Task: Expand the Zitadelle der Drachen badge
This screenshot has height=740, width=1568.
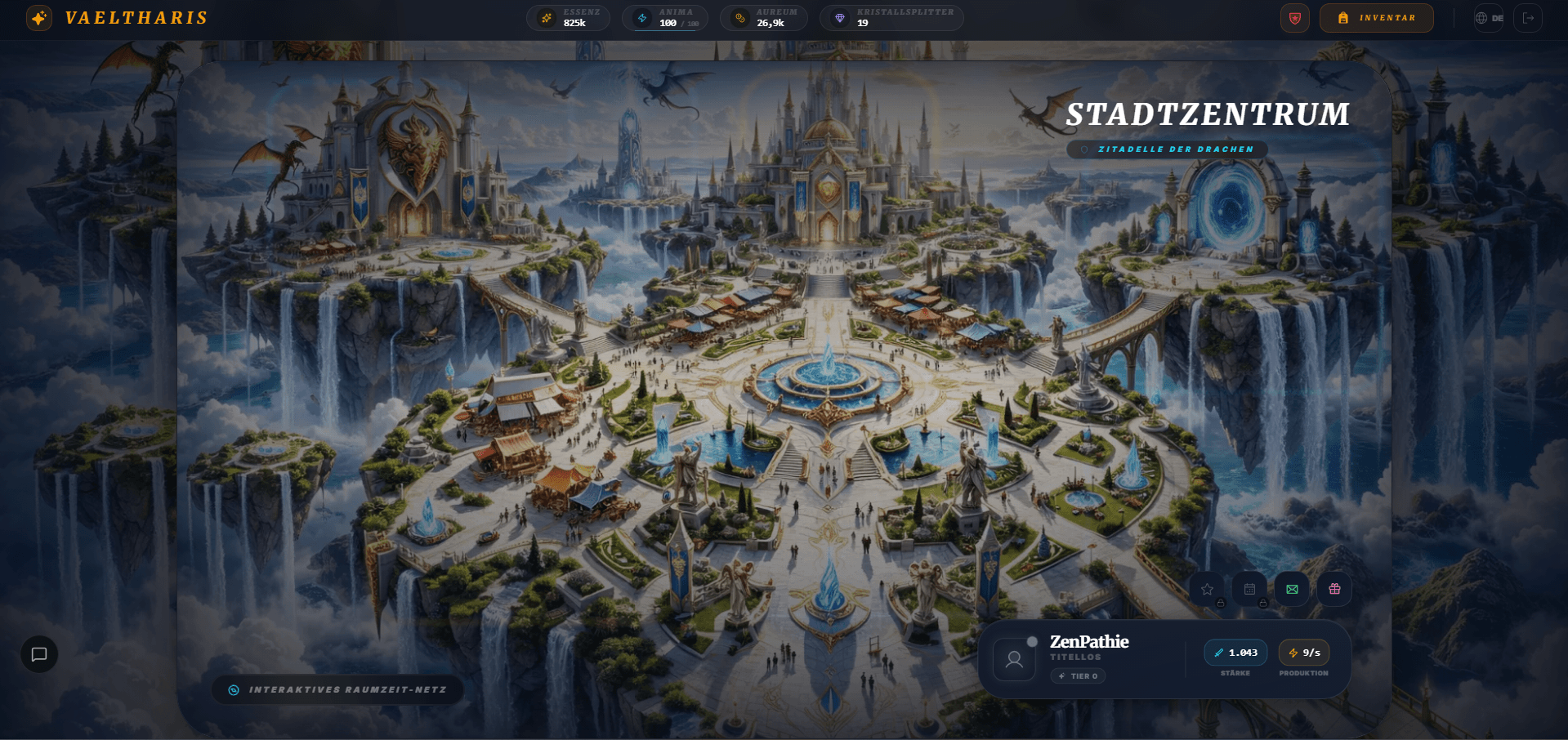Action: click(1166, 149)
